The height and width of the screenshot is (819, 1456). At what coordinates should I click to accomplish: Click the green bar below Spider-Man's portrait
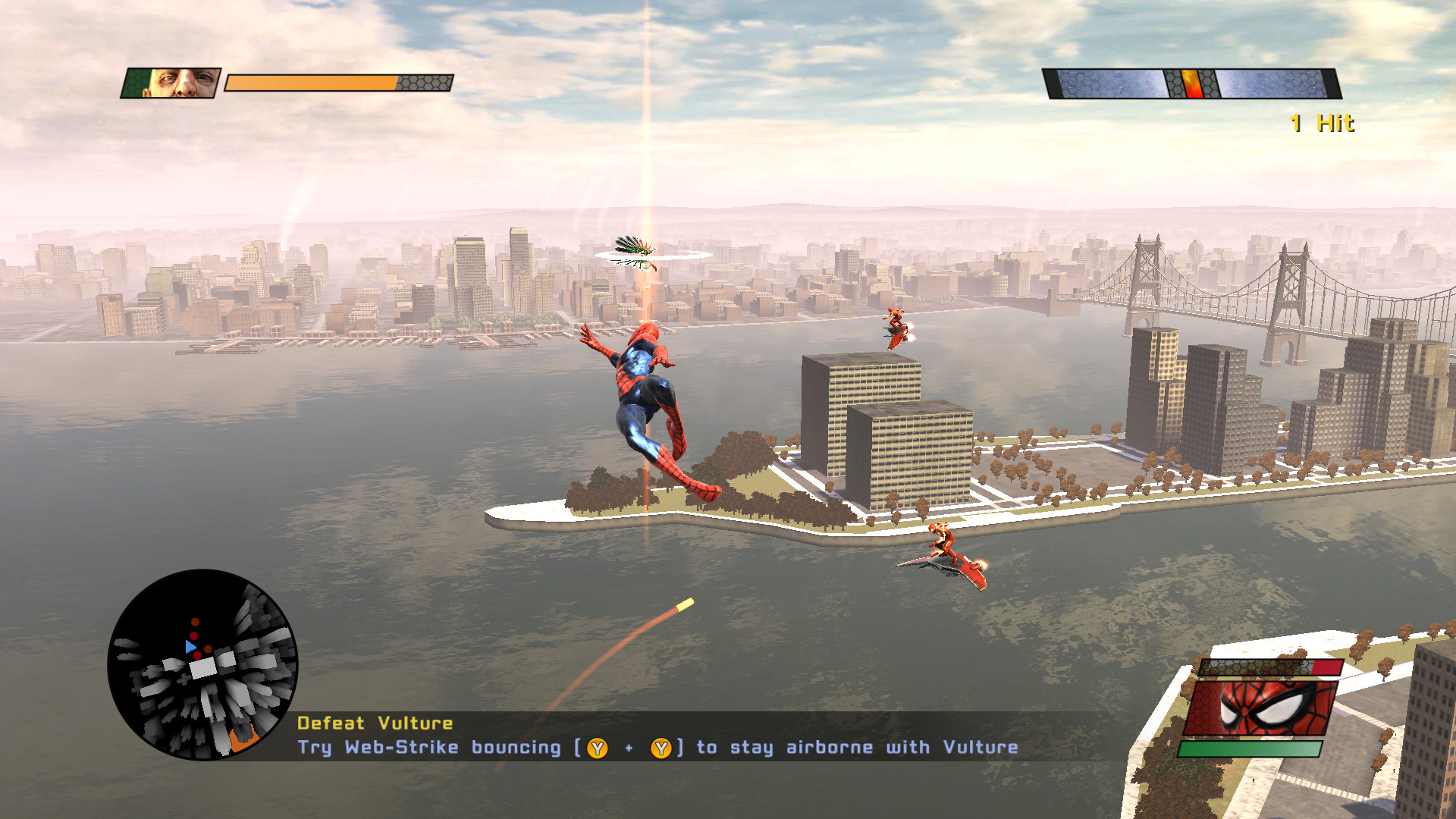[x=1250, y=748]
